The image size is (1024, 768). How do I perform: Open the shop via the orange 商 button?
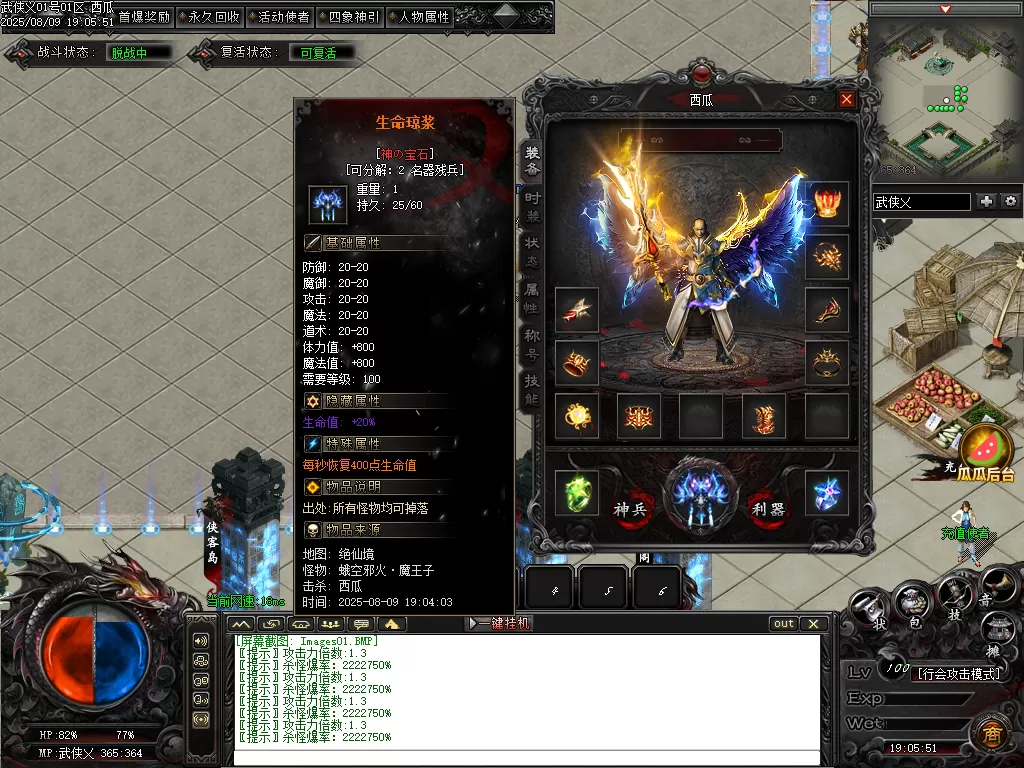(x=988, y=733)
